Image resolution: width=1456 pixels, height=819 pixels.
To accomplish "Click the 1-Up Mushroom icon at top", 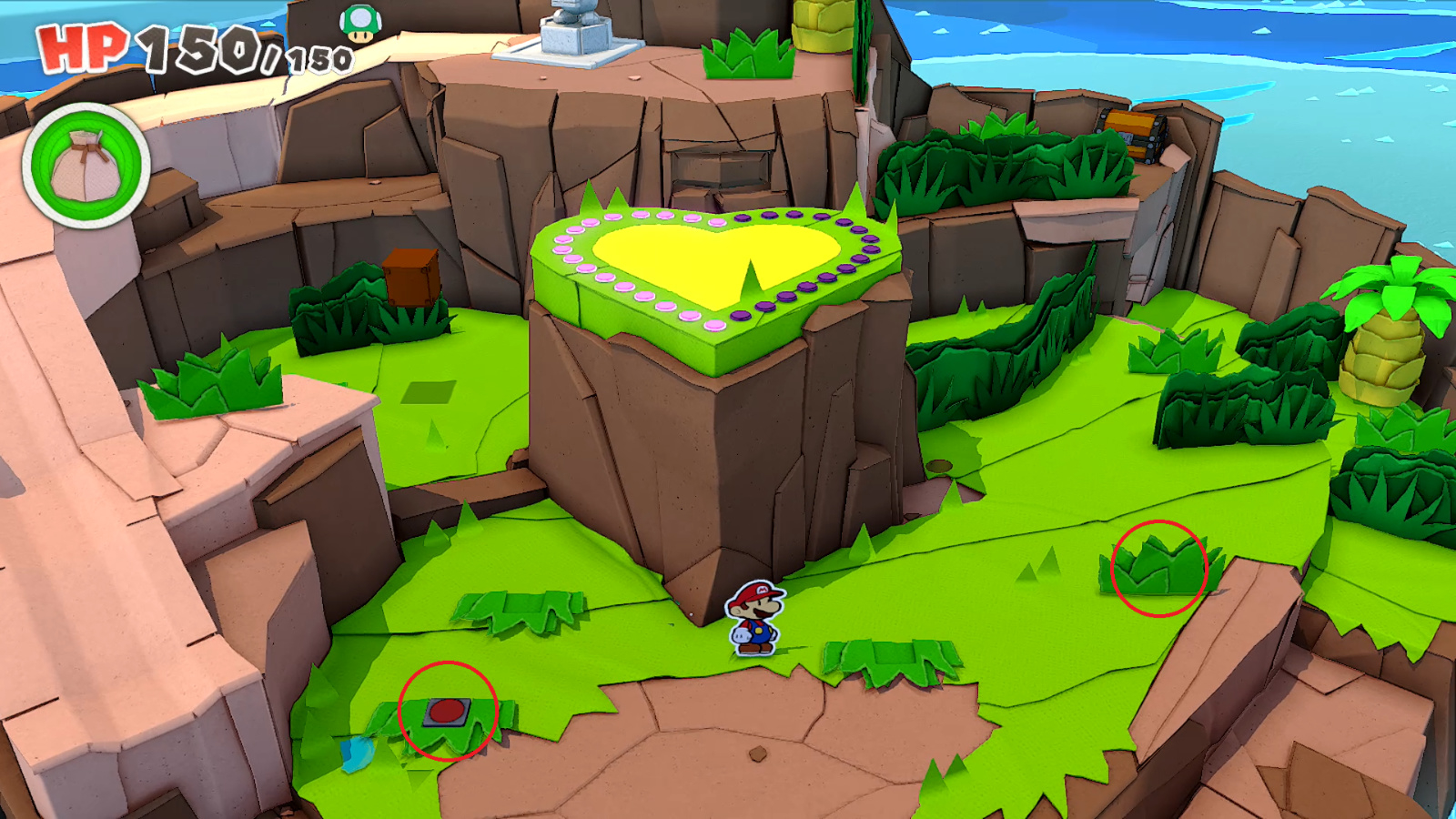I will 361,23.
